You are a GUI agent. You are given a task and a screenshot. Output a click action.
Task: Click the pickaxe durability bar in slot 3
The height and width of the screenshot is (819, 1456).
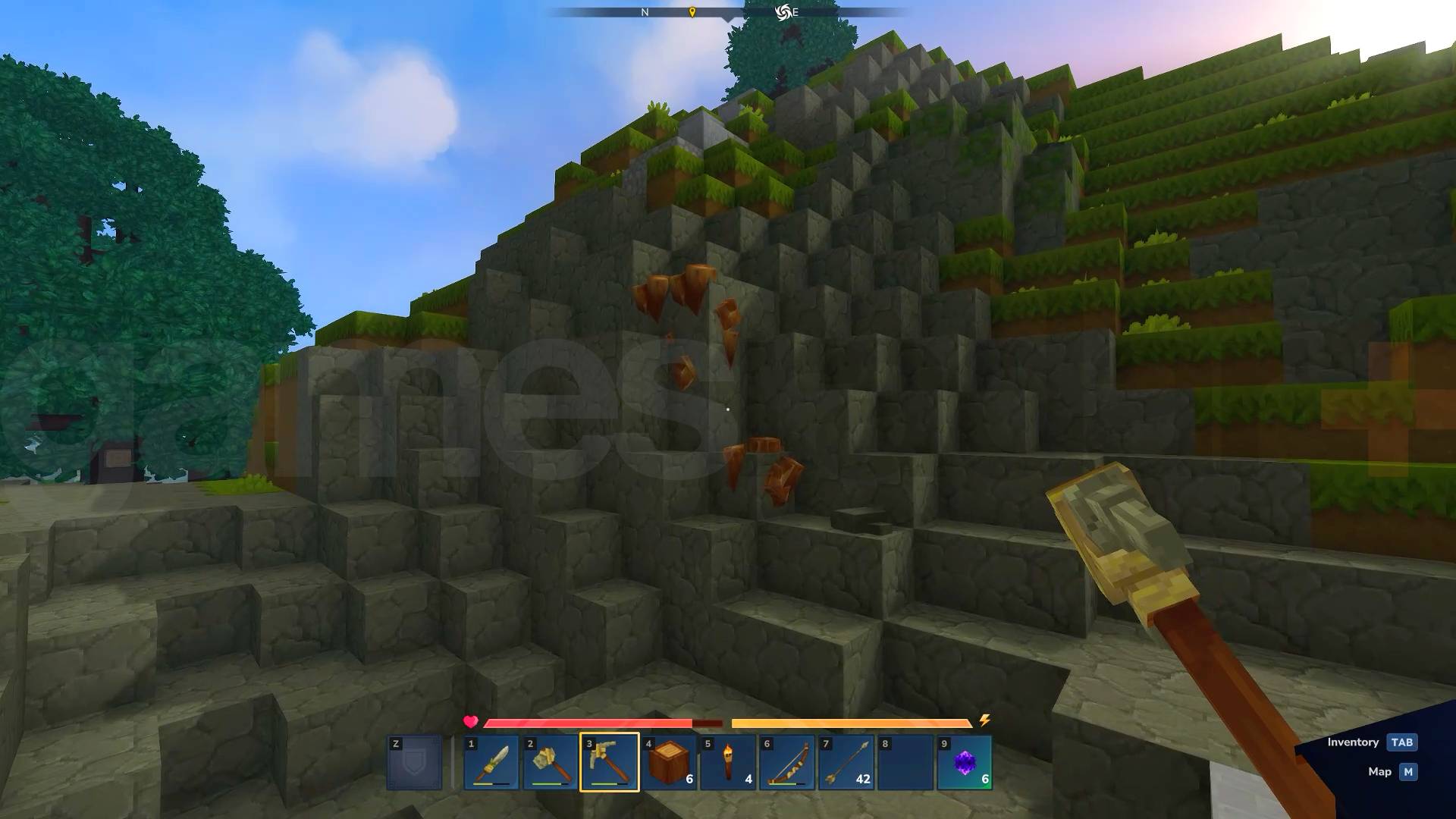(x=607, y=783)
